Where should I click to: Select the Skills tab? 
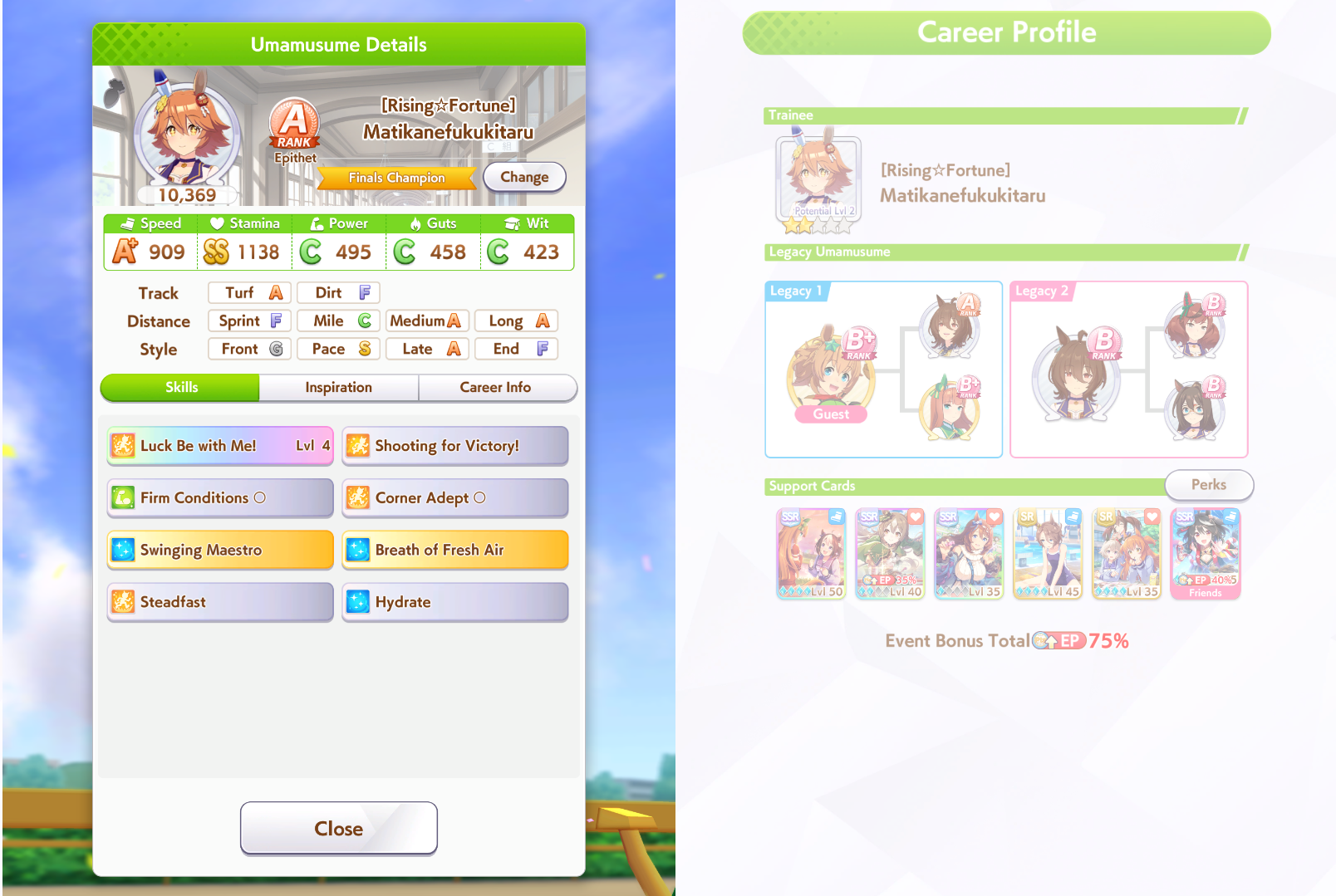[x=179, y=387]
